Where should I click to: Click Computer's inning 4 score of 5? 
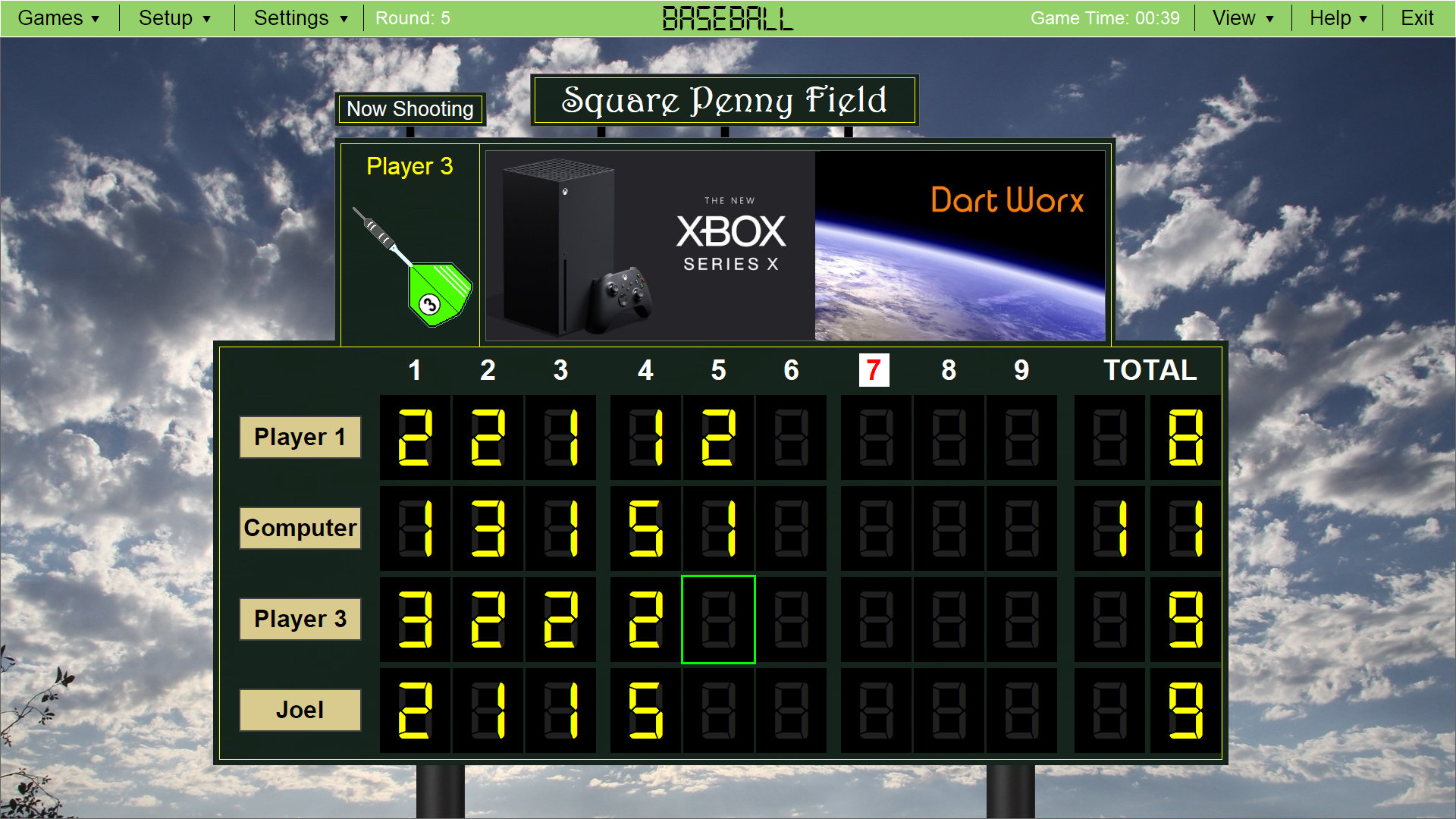pyautogui.click(x=645, y=529)
